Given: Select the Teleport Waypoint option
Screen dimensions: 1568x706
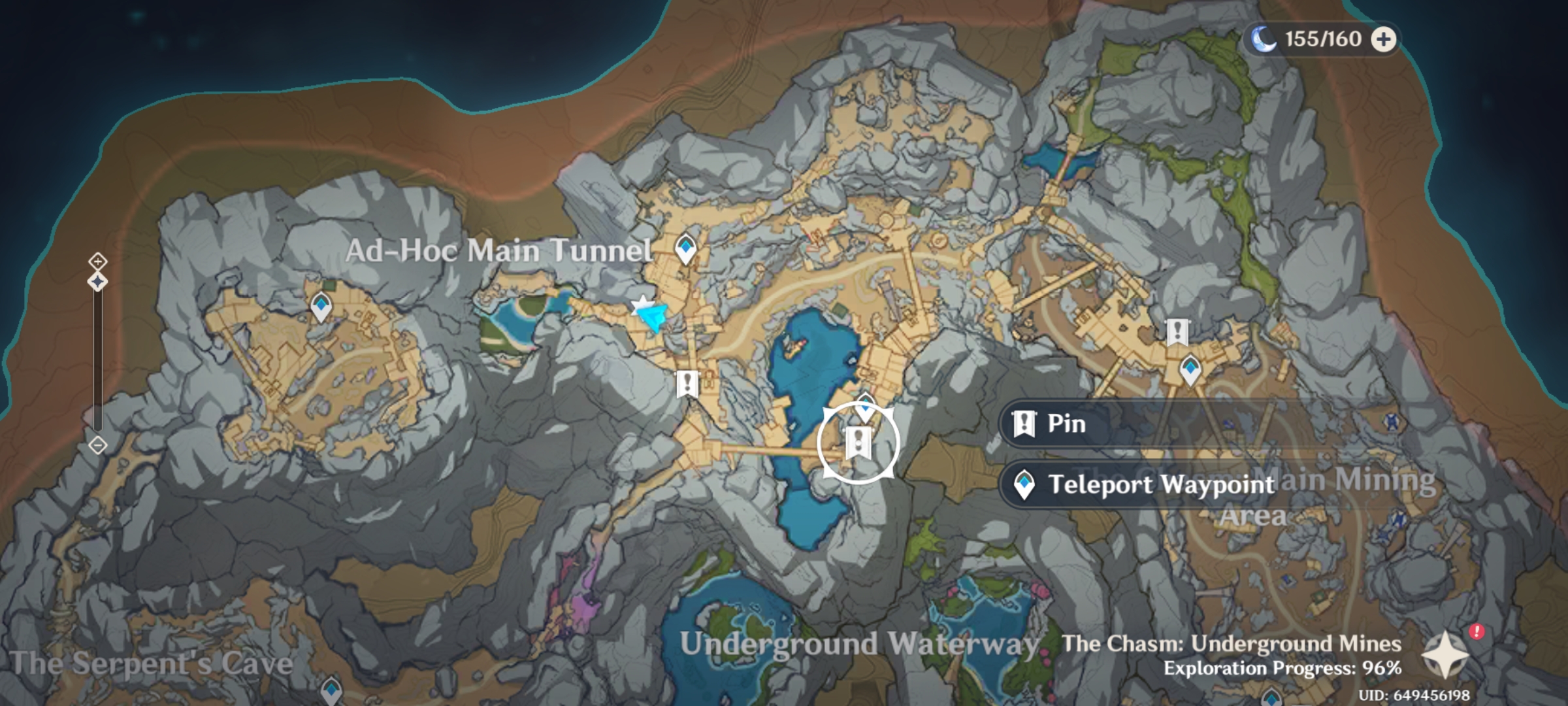Looking at the screenshot, I should [1143, 484].
